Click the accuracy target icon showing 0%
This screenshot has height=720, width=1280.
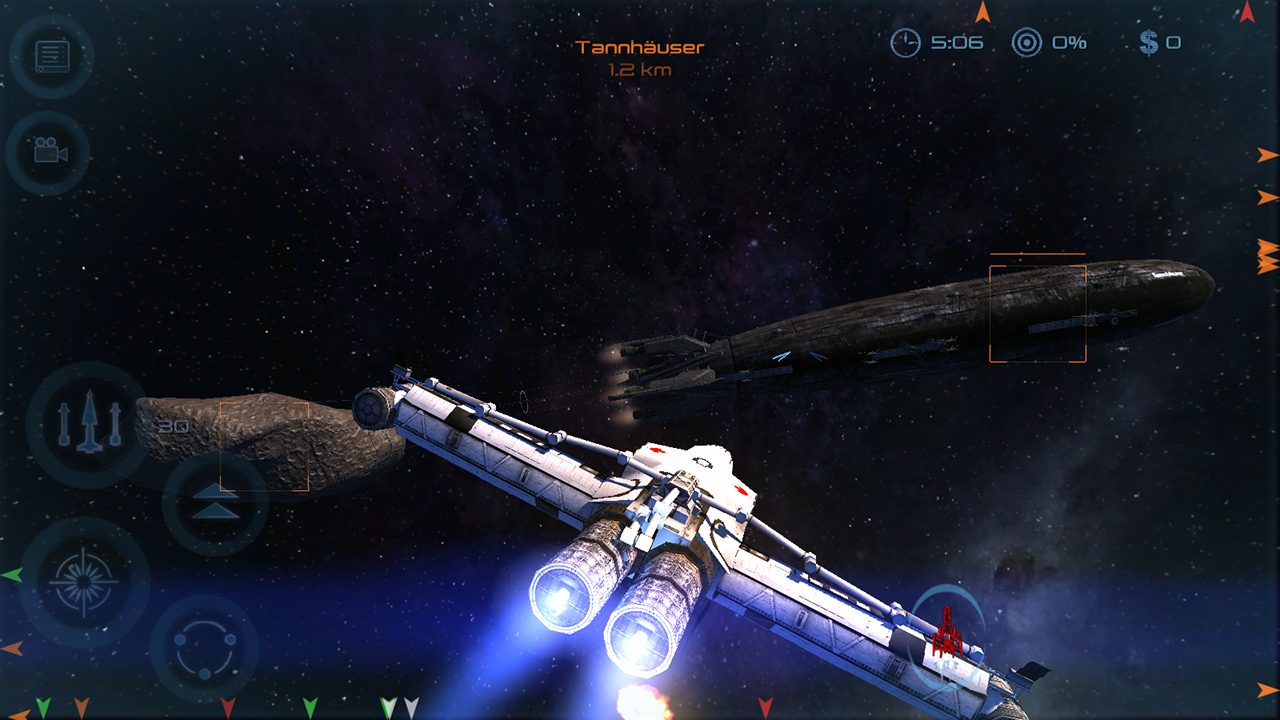[1027, 42]
